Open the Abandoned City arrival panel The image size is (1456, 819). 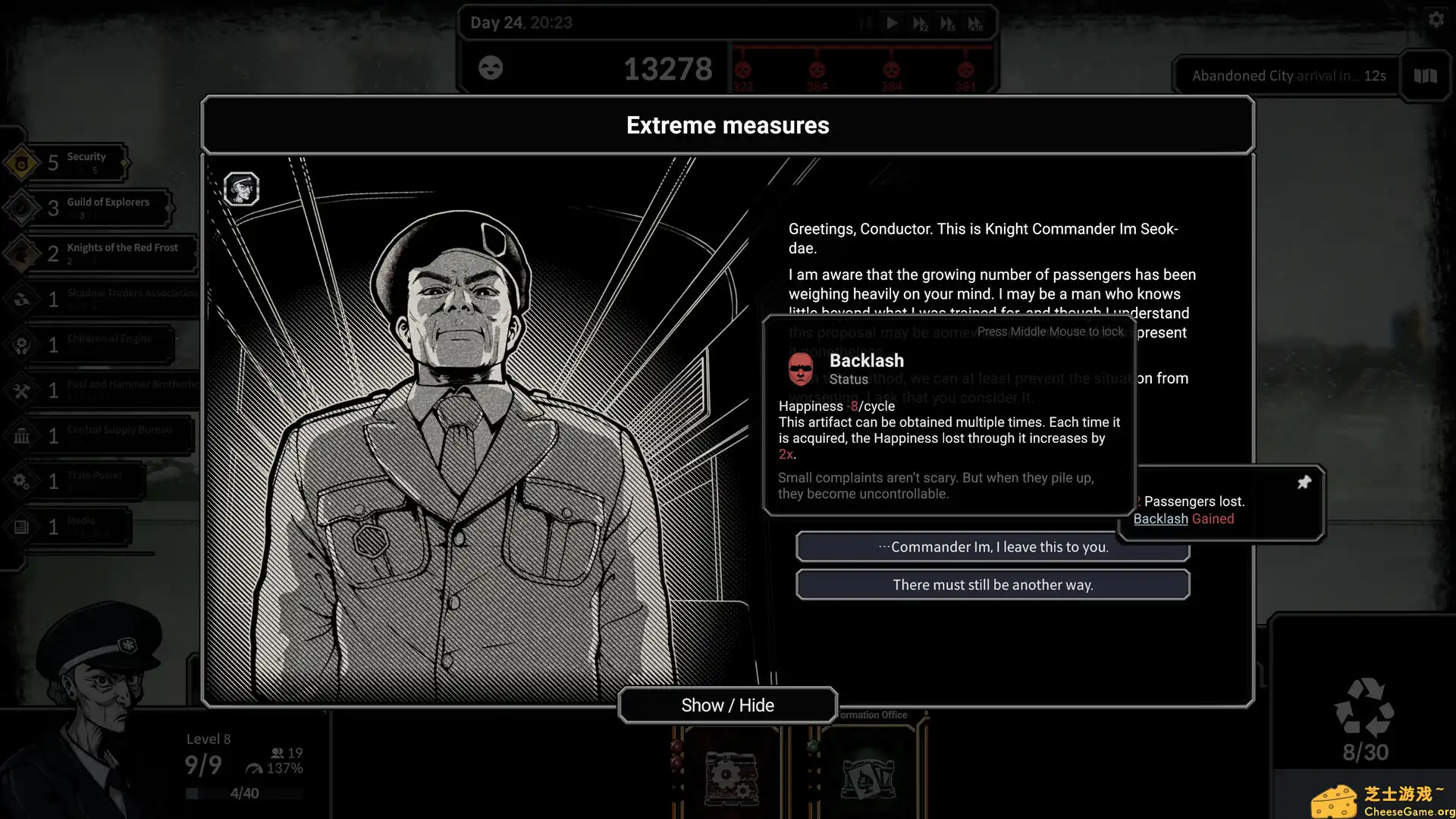pos(1288,76)
